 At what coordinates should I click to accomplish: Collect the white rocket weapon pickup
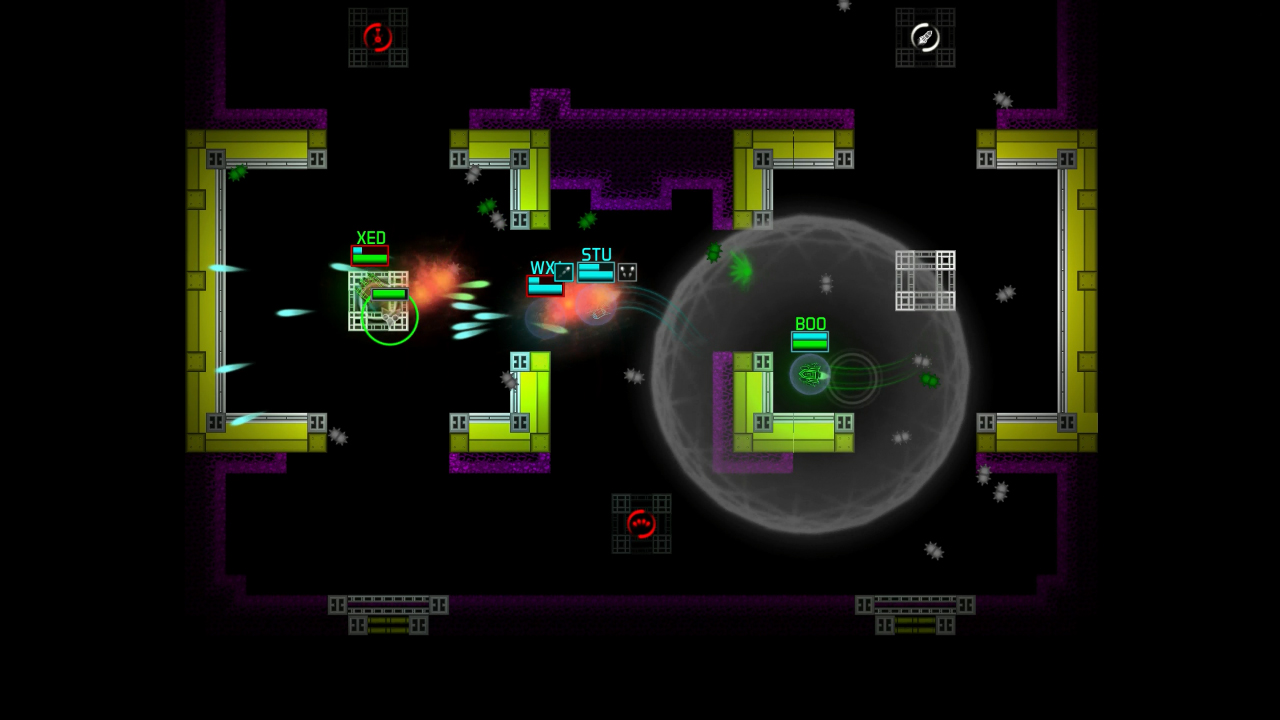pos(925,38)
